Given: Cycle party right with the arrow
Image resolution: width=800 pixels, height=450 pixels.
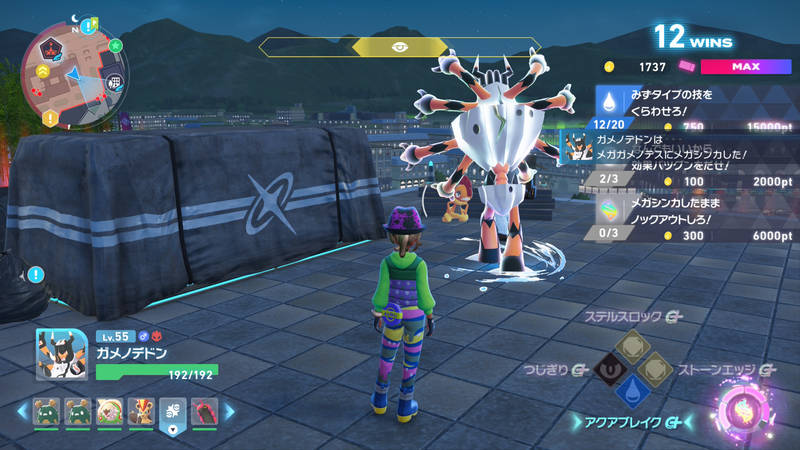Looking at the screenshot, I should pyautogui.click(x=229, y=411).
